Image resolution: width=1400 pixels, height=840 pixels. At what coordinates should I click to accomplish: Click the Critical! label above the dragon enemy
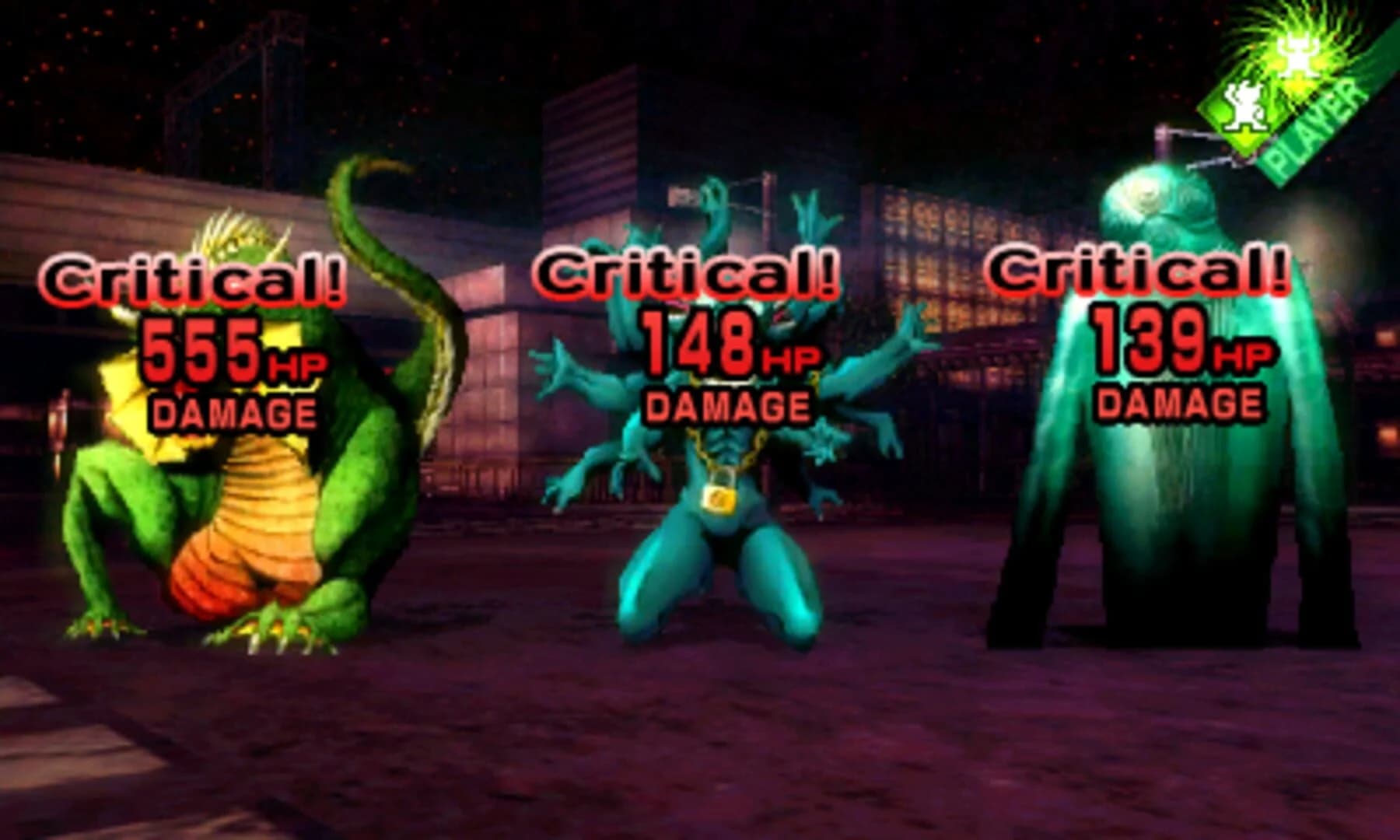click(189, 282)
